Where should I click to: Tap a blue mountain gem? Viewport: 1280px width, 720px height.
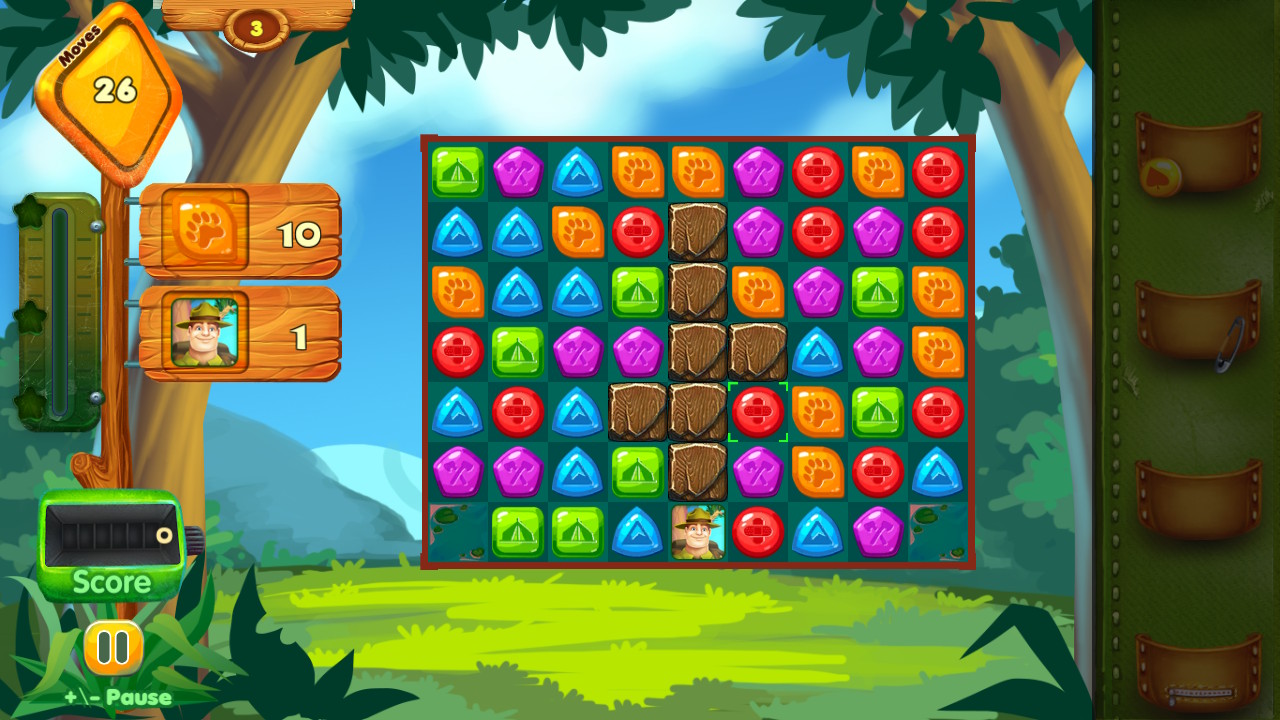[x=577, y=171]
